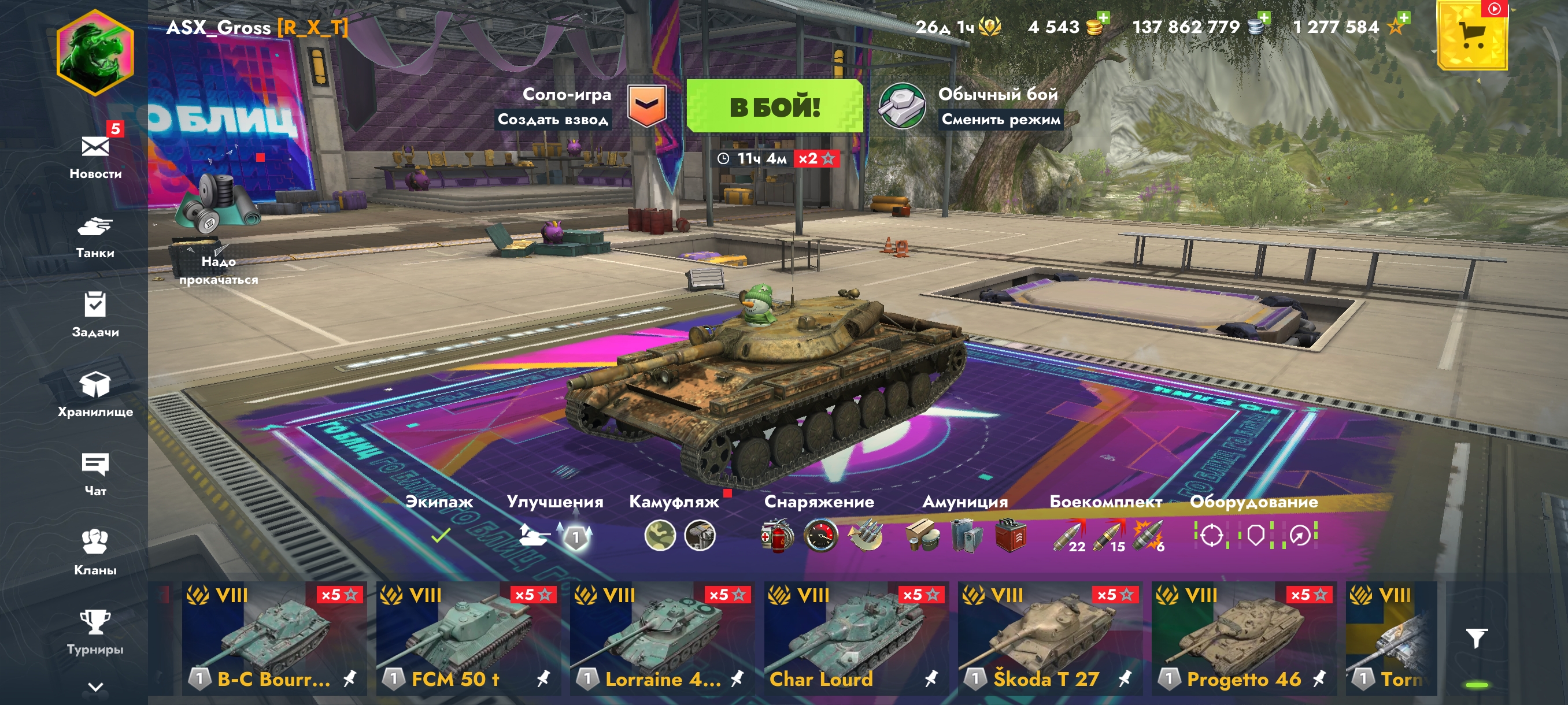Open the Чат chat menu

pyautogui.click(x=95, y=474)
